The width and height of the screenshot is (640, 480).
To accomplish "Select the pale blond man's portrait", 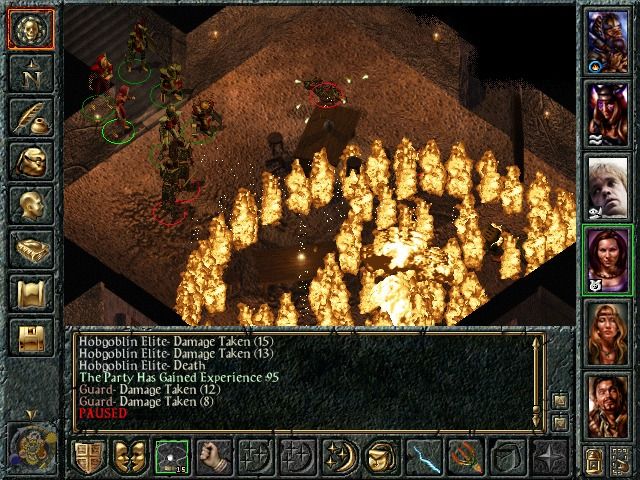I will (608, 186).
